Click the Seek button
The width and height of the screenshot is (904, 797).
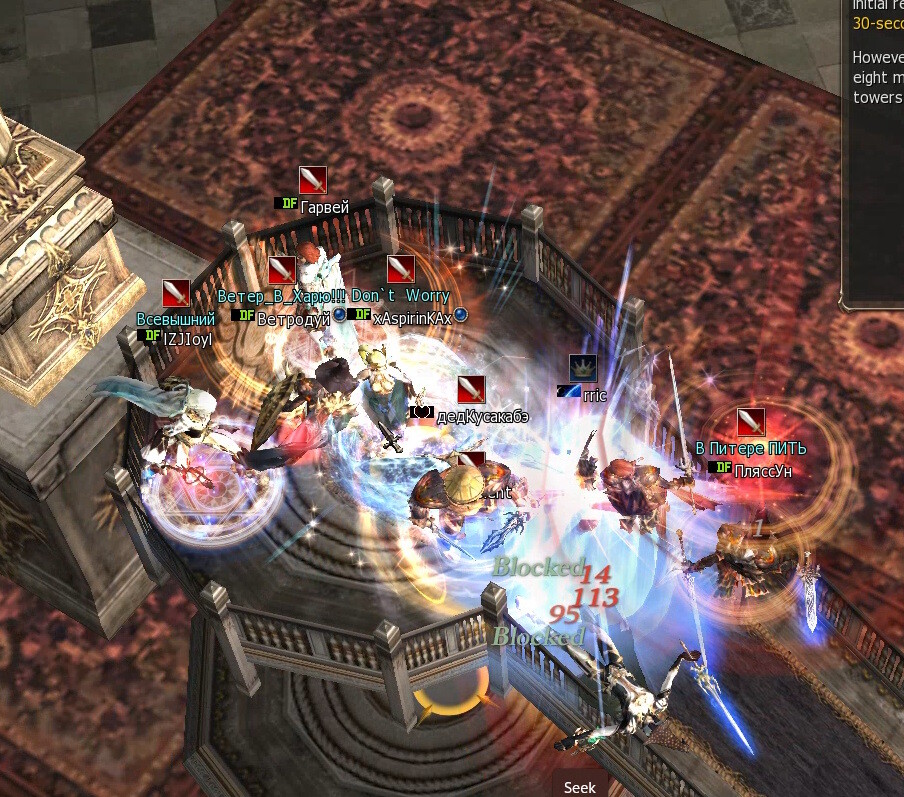point(579,787)
